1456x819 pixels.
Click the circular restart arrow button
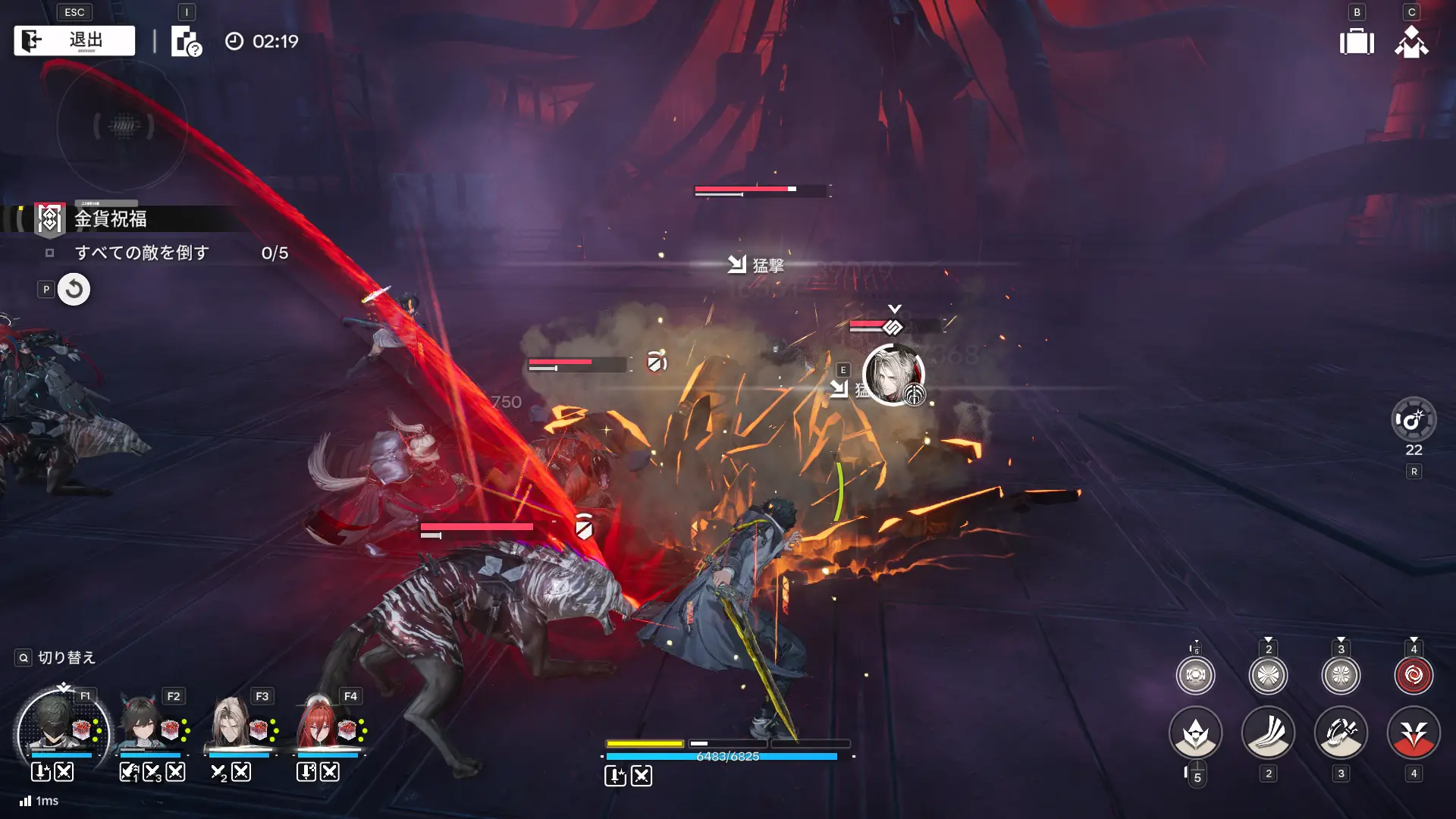(x=74, y=290)
